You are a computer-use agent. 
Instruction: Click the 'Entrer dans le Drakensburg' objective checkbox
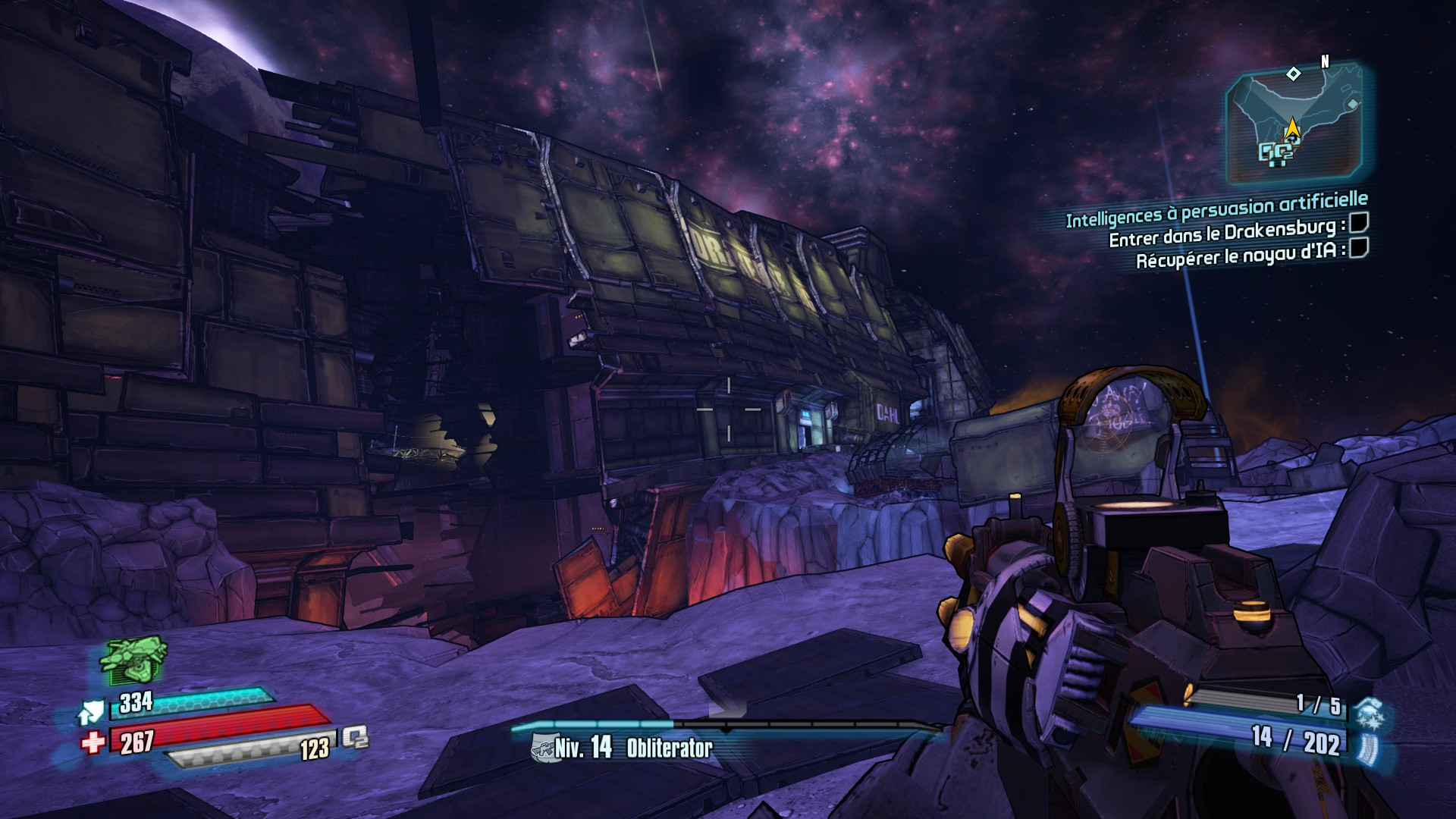(x=1359, y=224)
